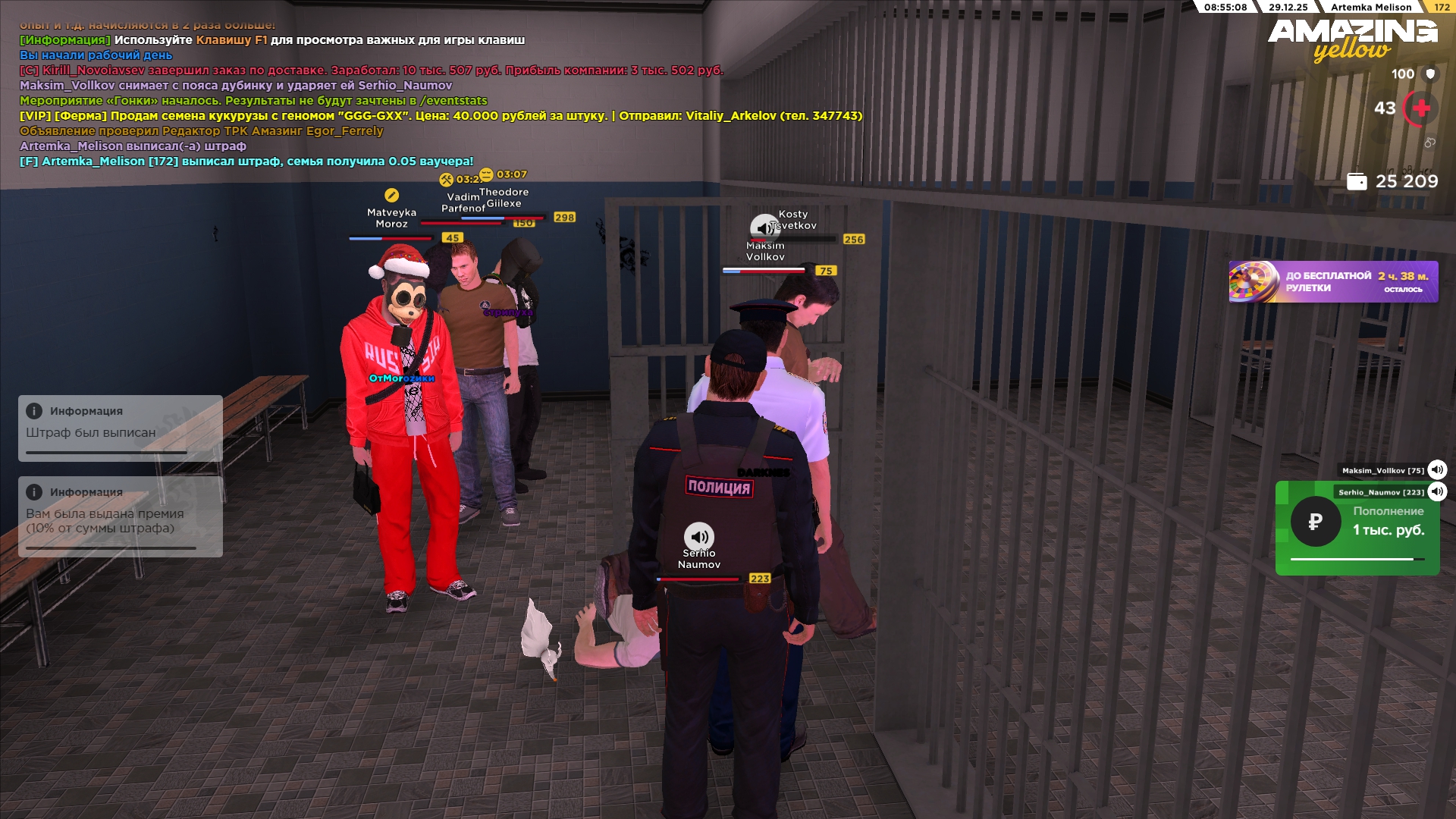
Task: Click the red health cross icon
Action: 1421,108
